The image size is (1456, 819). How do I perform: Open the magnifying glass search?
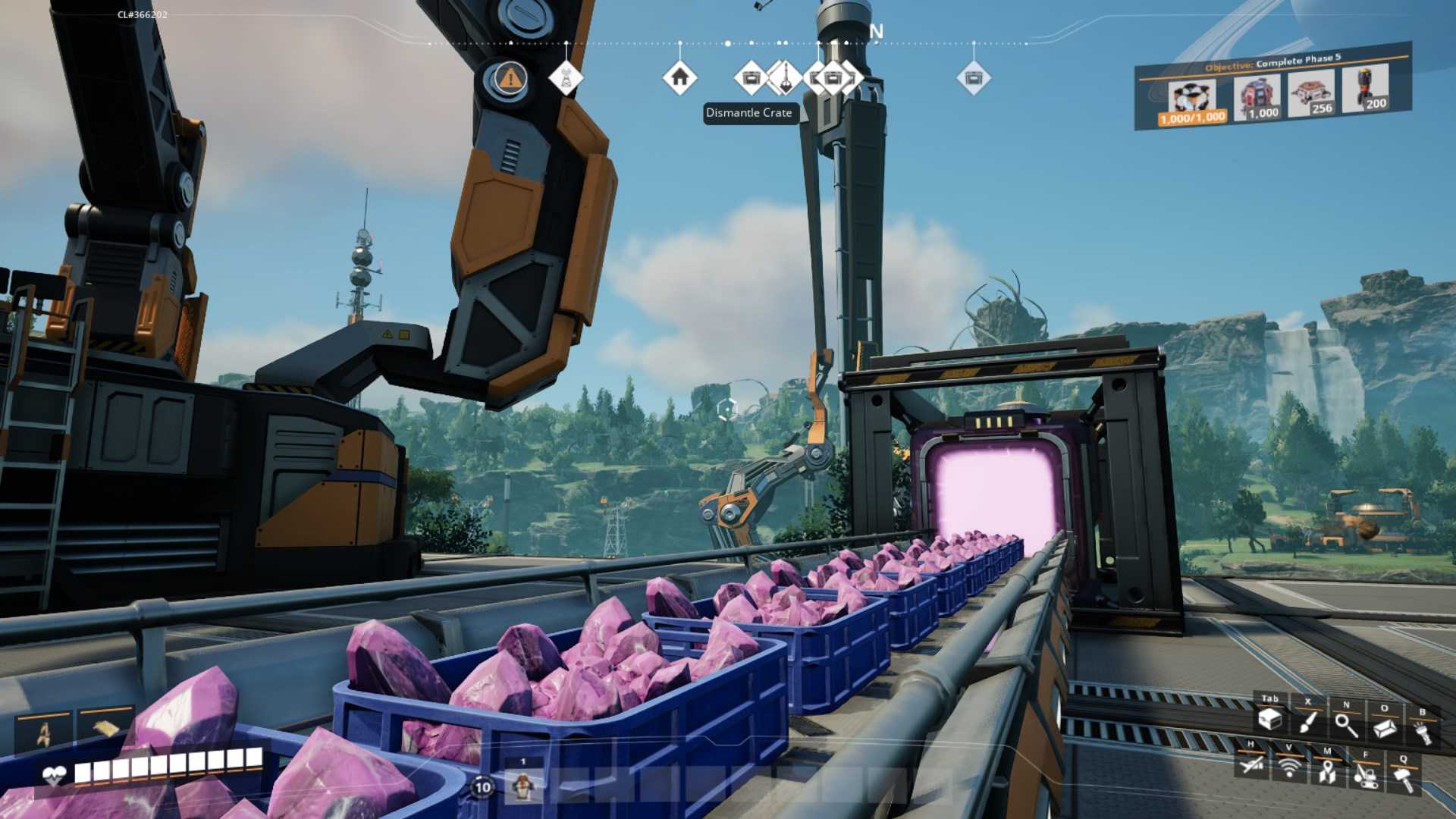point(1346,726)
